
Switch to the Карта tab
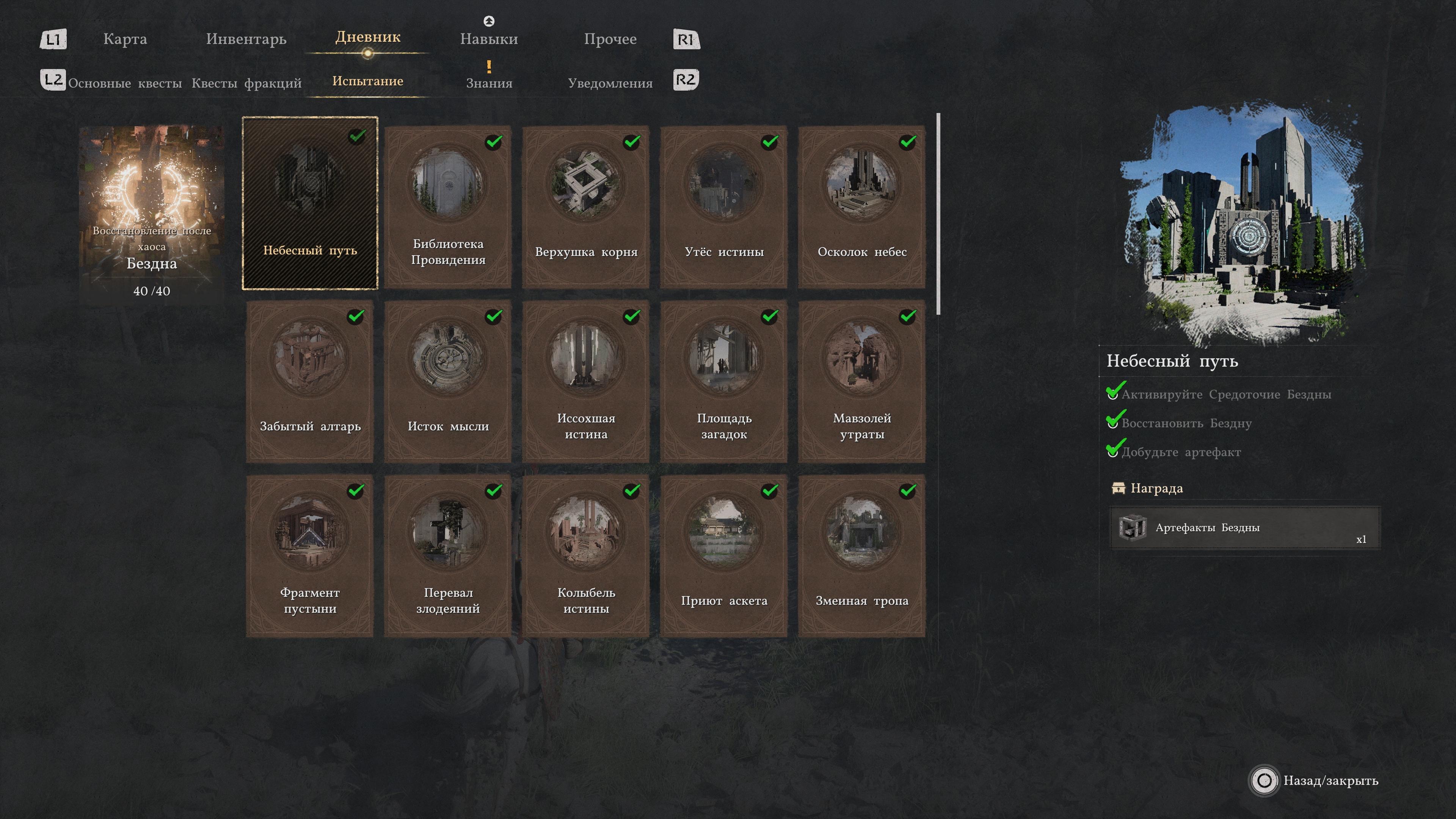(x=125, y=39)
